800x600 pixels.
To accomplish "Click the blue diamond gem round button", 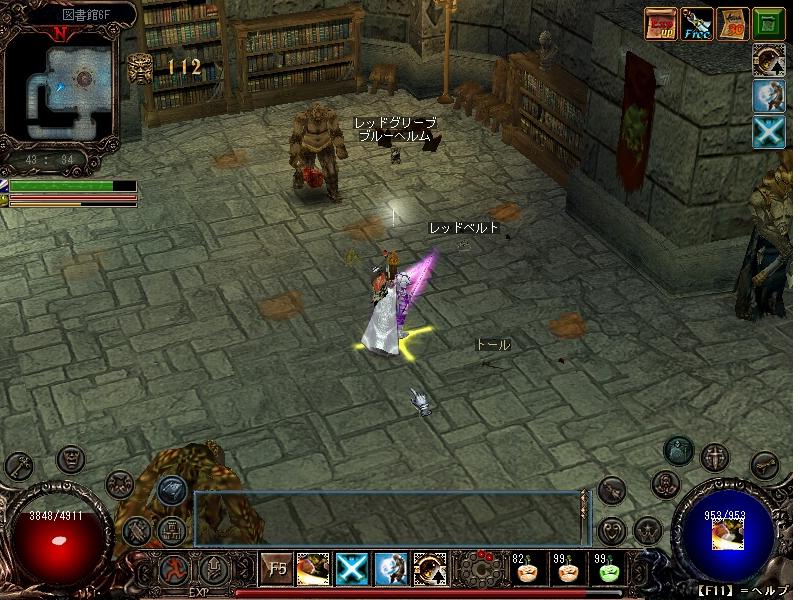I will tap(171, 489).
